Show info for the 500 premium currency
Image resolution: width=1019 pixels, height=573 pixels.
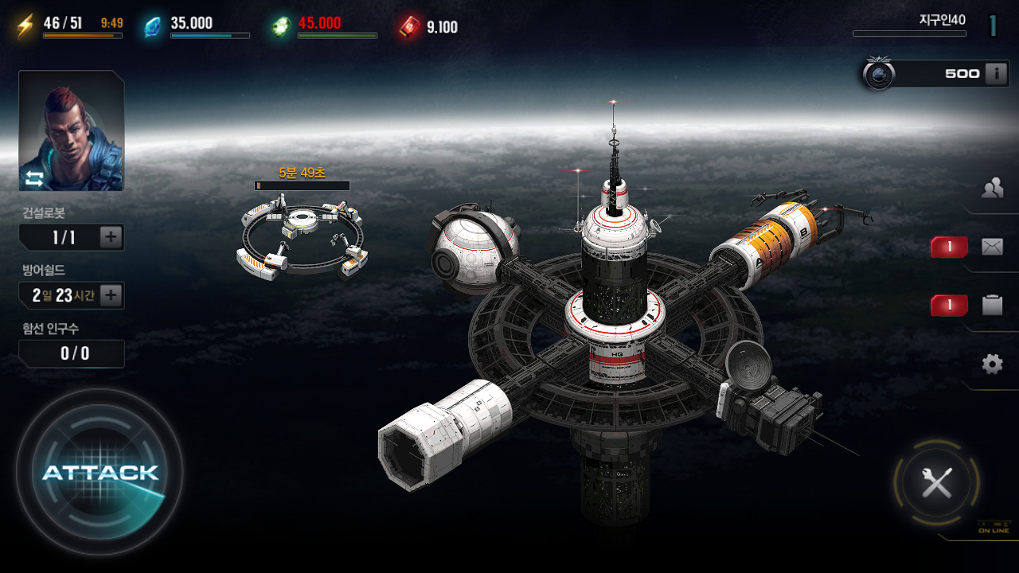(995, 73)
